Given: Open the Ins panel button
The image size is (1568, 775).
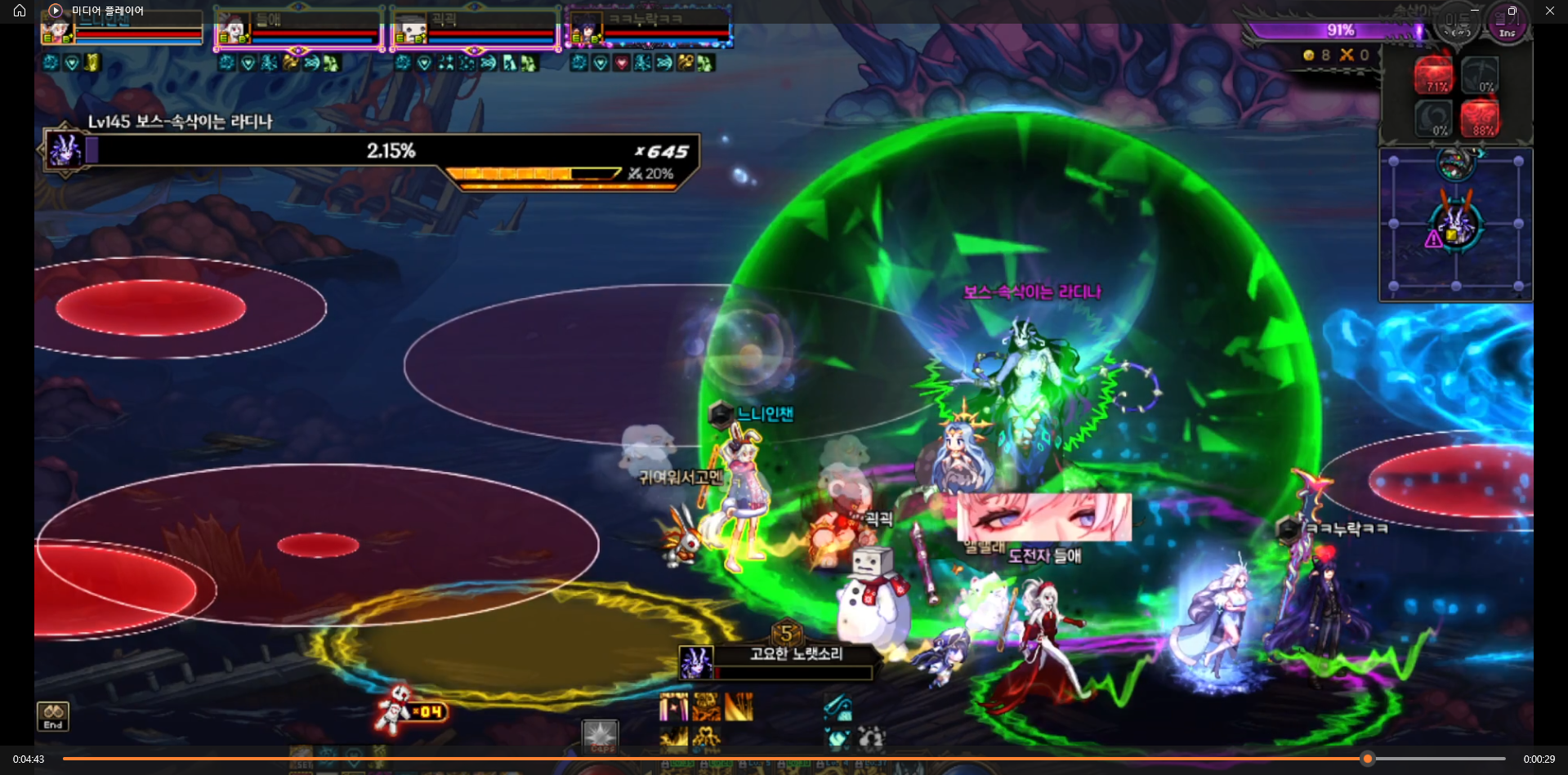Looking at the screenshot, I should (1507, 24).
